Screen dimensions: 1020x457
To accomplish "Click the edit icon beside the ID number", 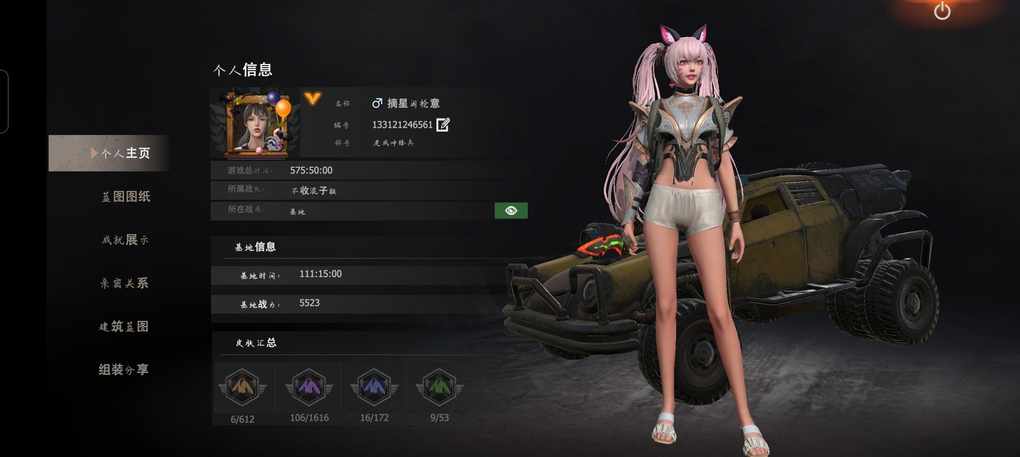I will [x=443, y=124].
